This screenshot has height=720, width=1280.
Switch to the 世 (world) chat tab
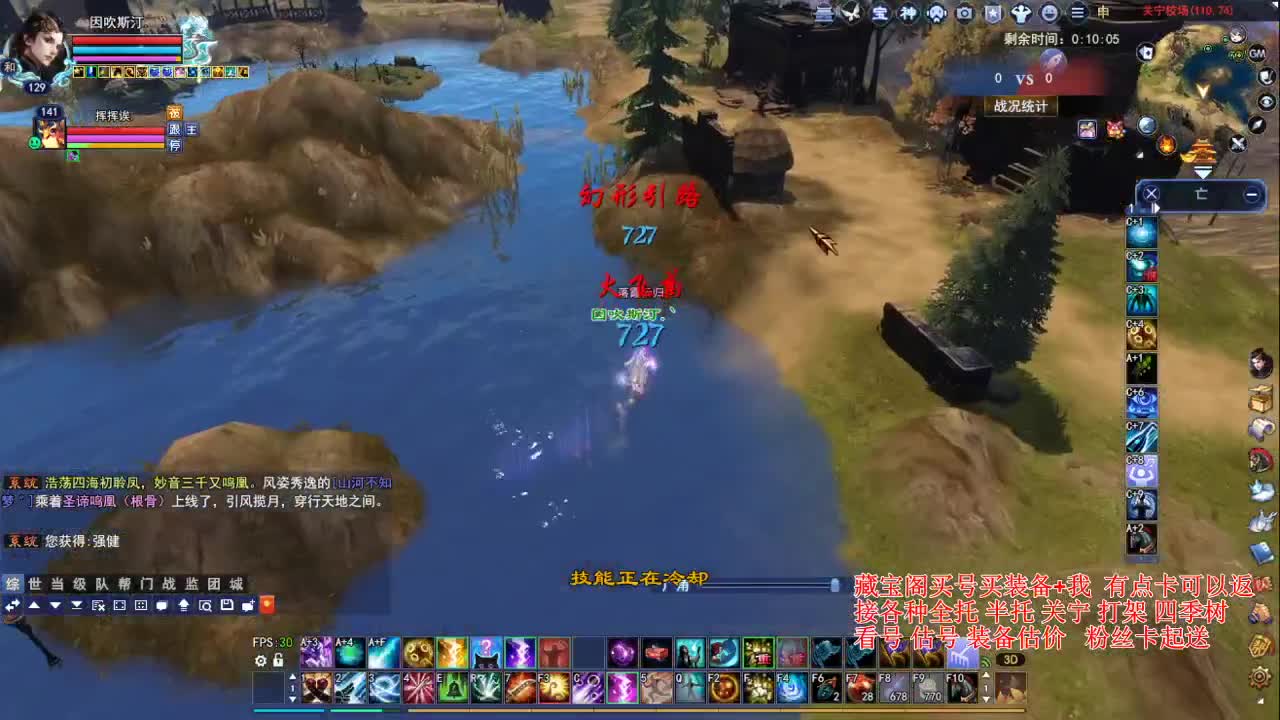(33, 582)
